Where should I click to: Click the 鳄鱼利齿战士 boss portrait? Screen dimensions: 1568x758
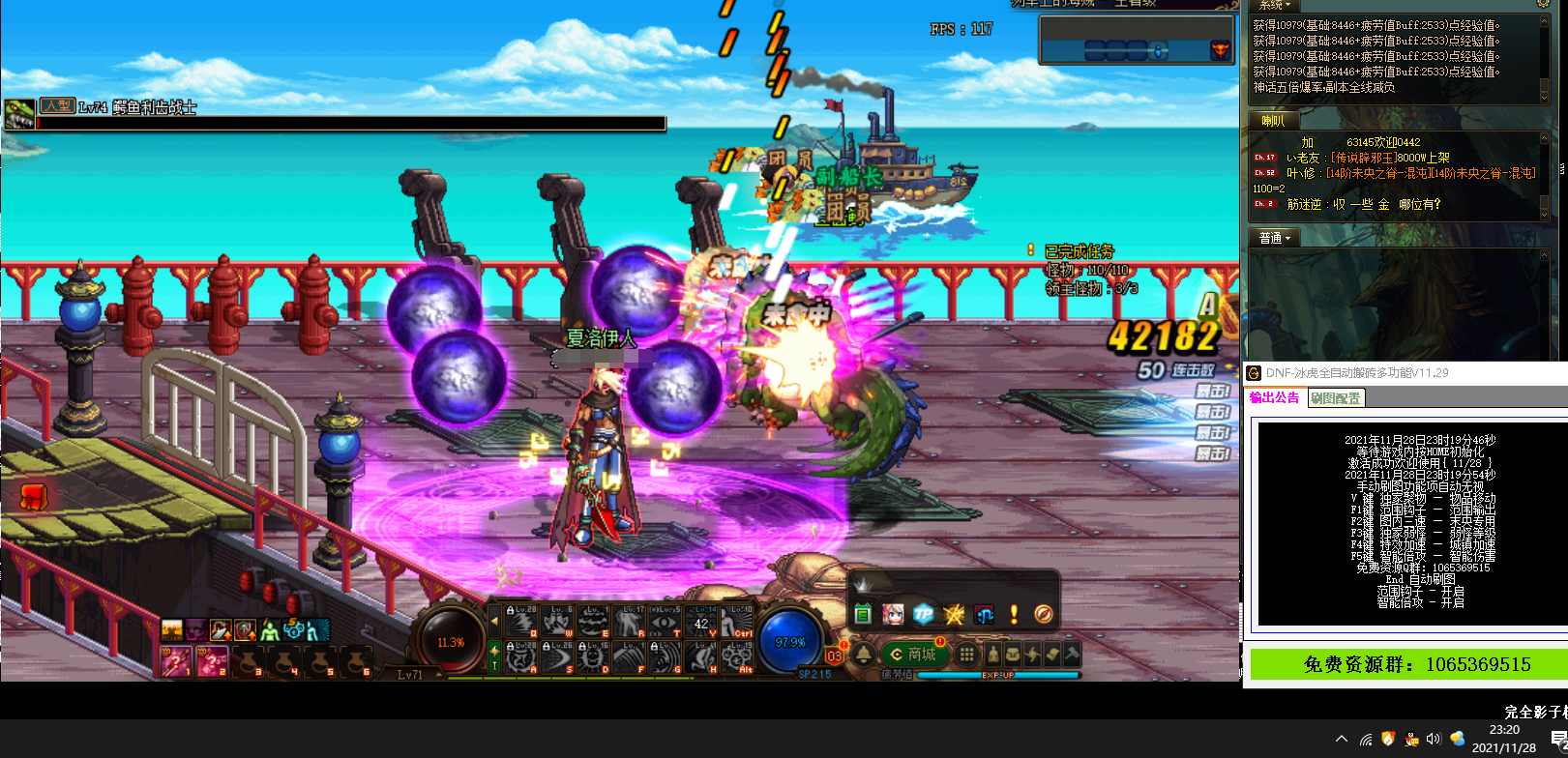tap(19, 114)
